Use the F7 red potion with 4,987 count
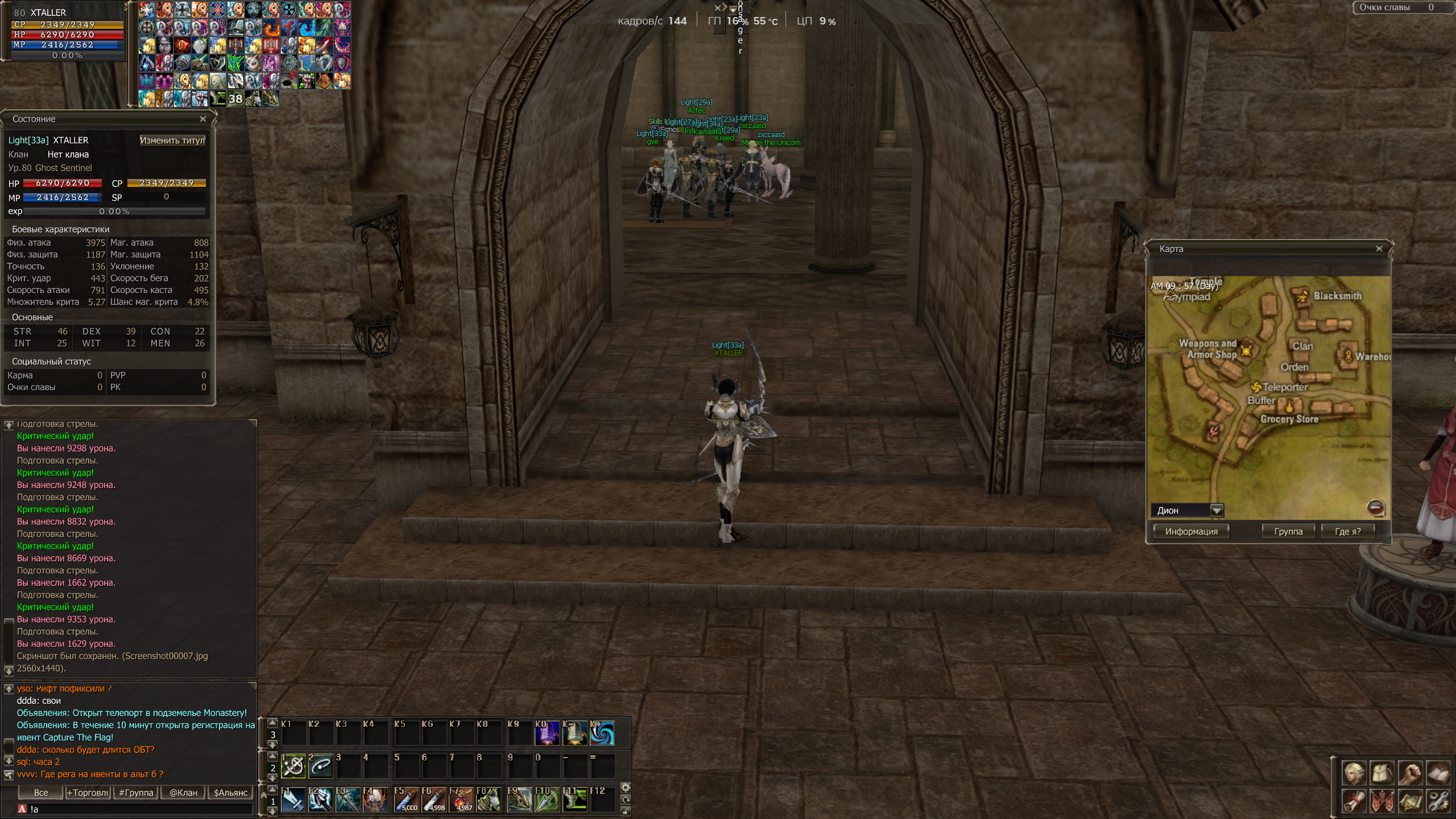The image size is (1456, 819). coord(461,800)
